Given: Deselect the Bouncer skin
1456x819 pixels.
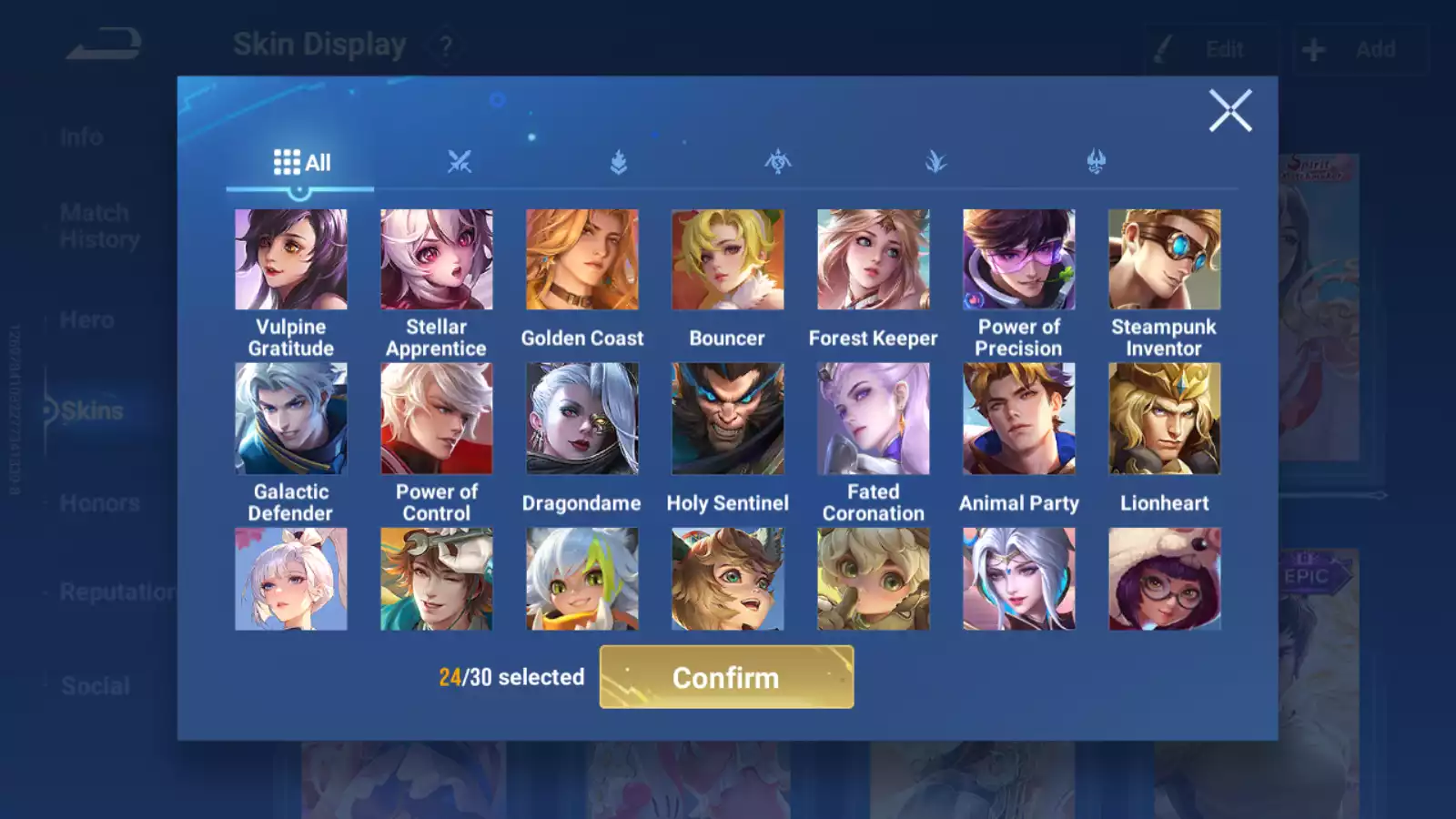Looking at the screenshot, I should 728,258.
